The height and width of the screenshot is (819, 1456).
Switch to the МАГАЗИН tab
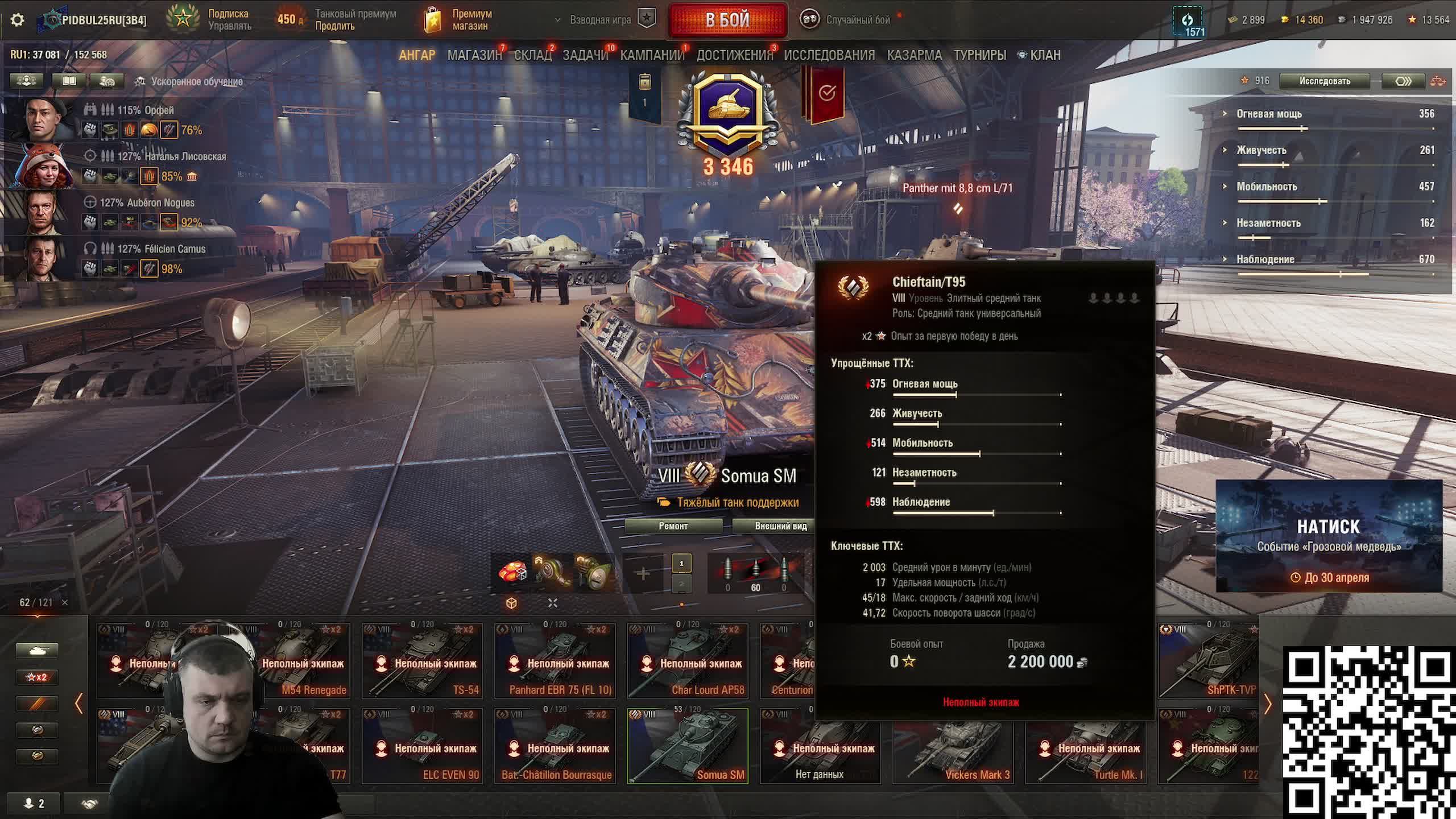(474, 55)
